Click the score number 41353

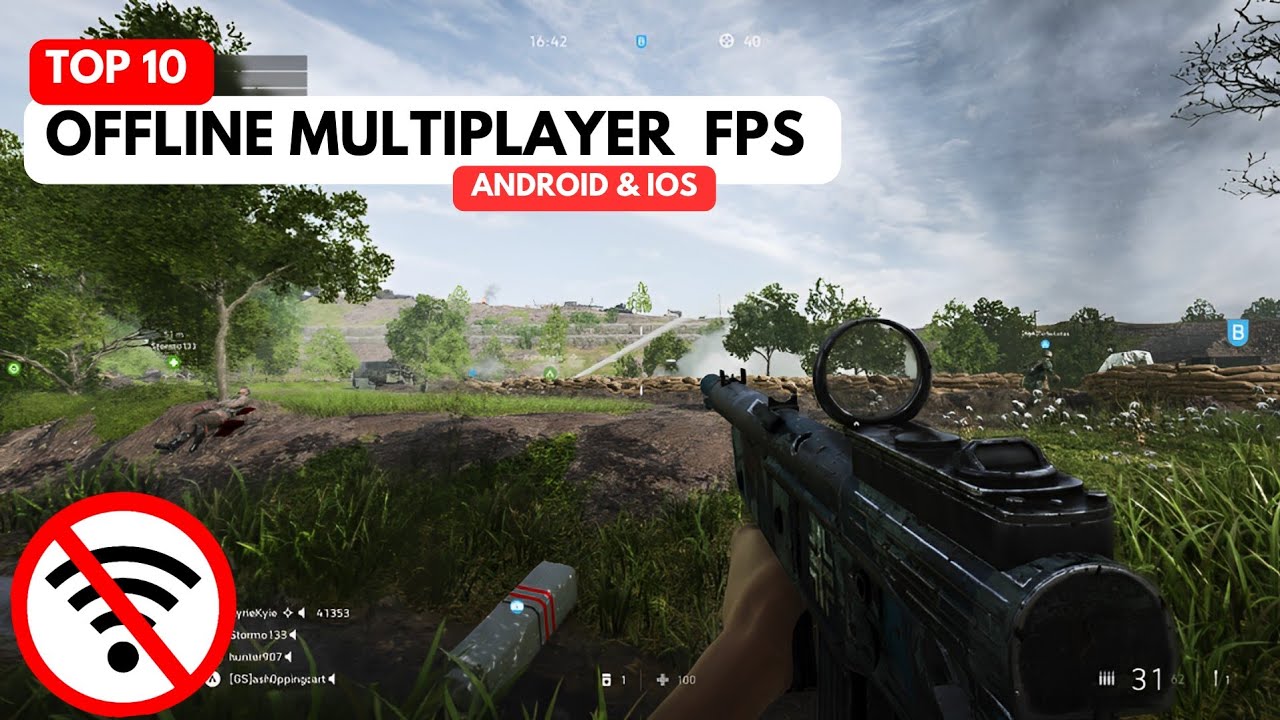coord(333,613)
